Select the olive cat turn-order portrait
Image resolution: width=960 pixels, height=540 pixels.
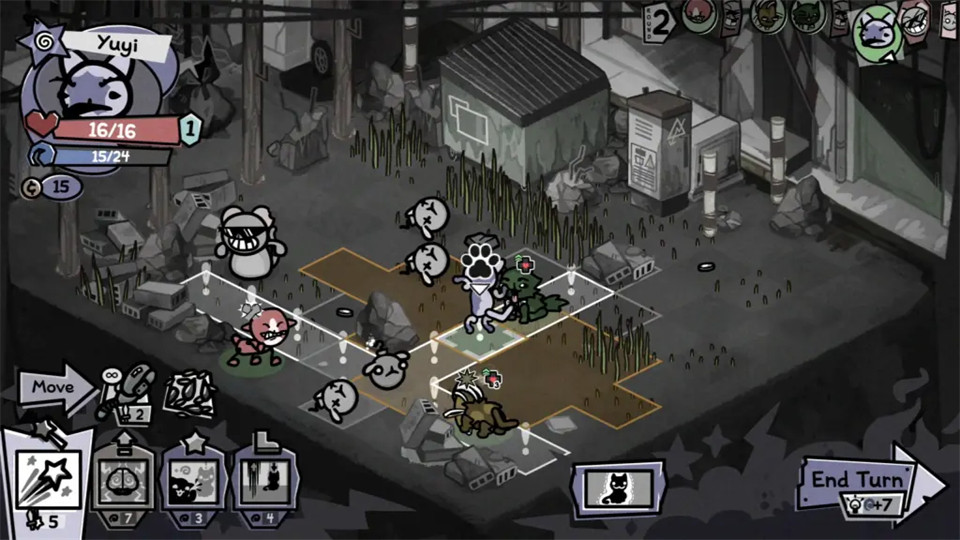(767, 15)
